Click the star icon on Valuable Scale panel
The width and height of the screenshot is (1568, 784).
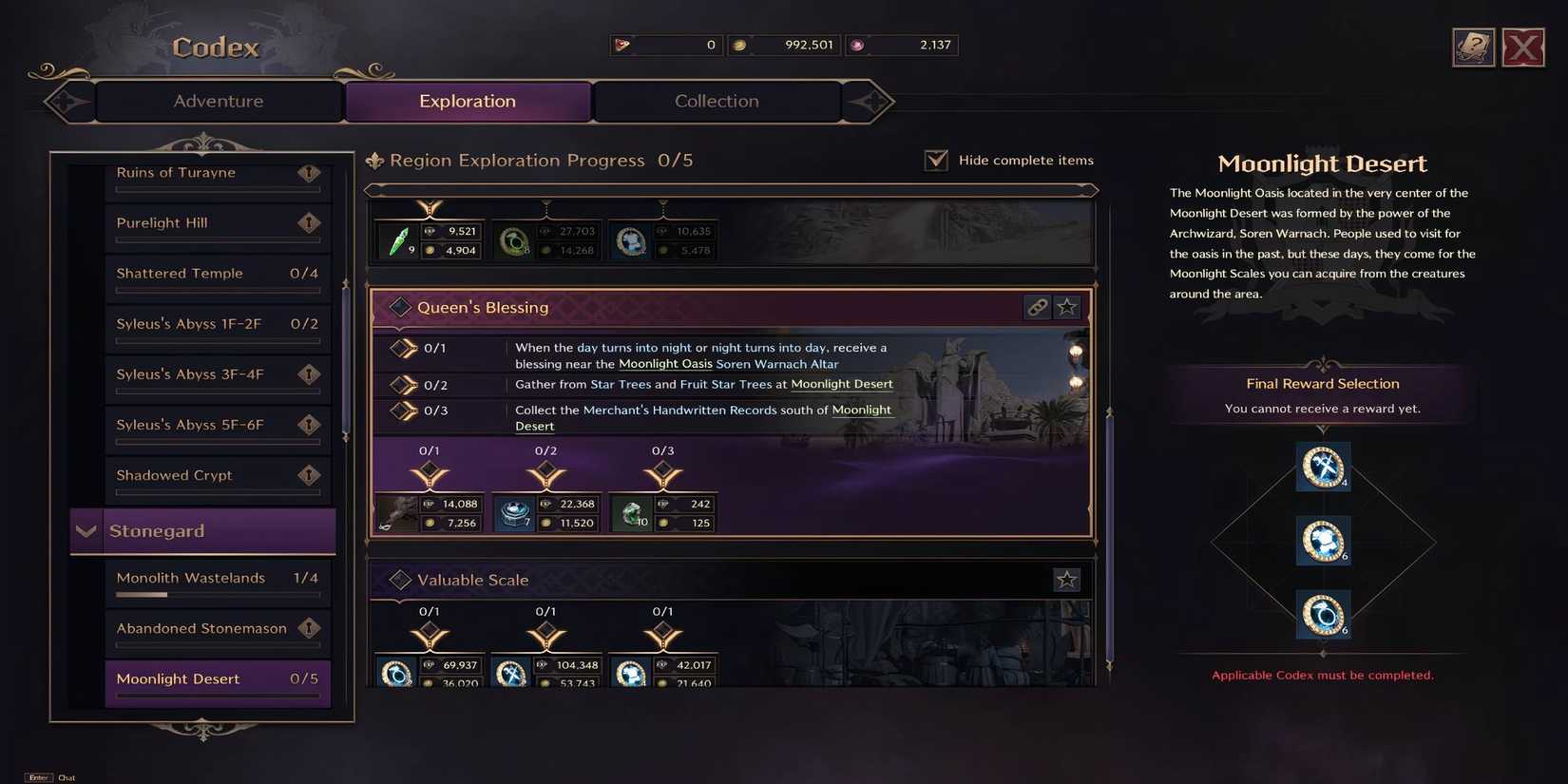click(x=1066, y=579)
